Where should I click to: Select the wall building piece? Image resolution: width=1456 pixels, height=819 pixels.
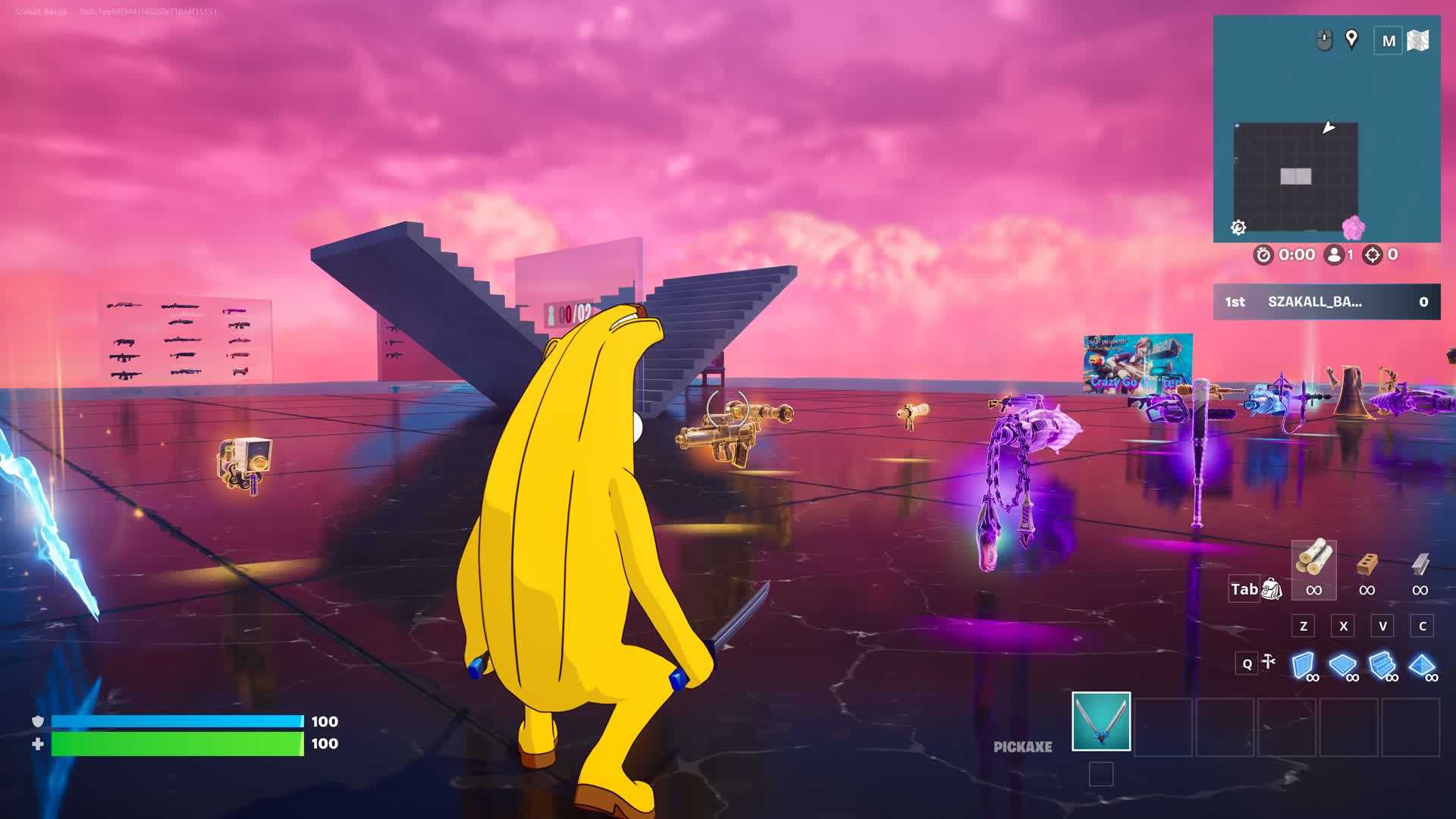click(1304, 665)
